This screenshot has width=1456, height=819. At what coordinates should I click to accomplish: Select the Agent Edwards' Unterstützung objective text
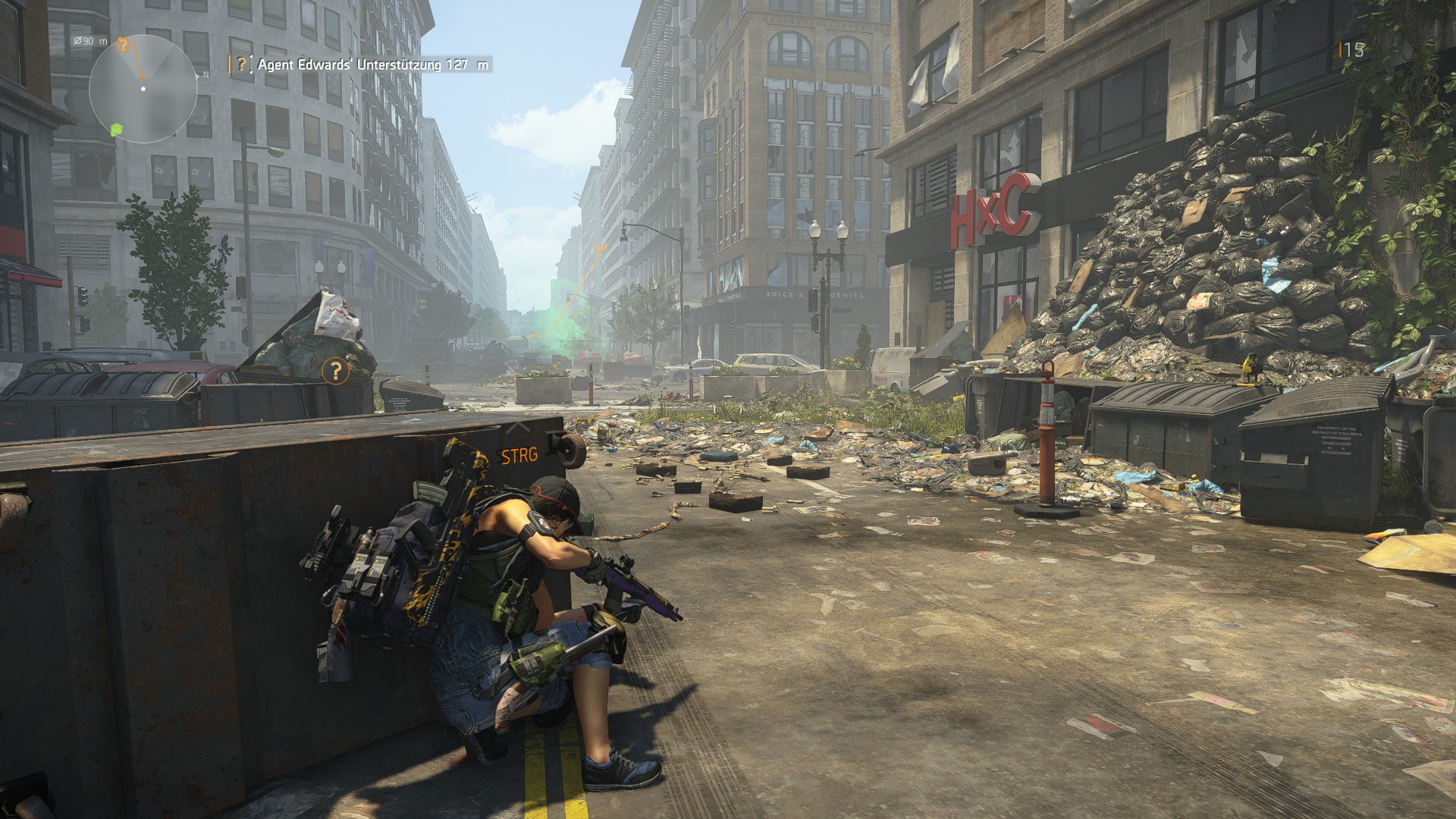coord(349,64)
